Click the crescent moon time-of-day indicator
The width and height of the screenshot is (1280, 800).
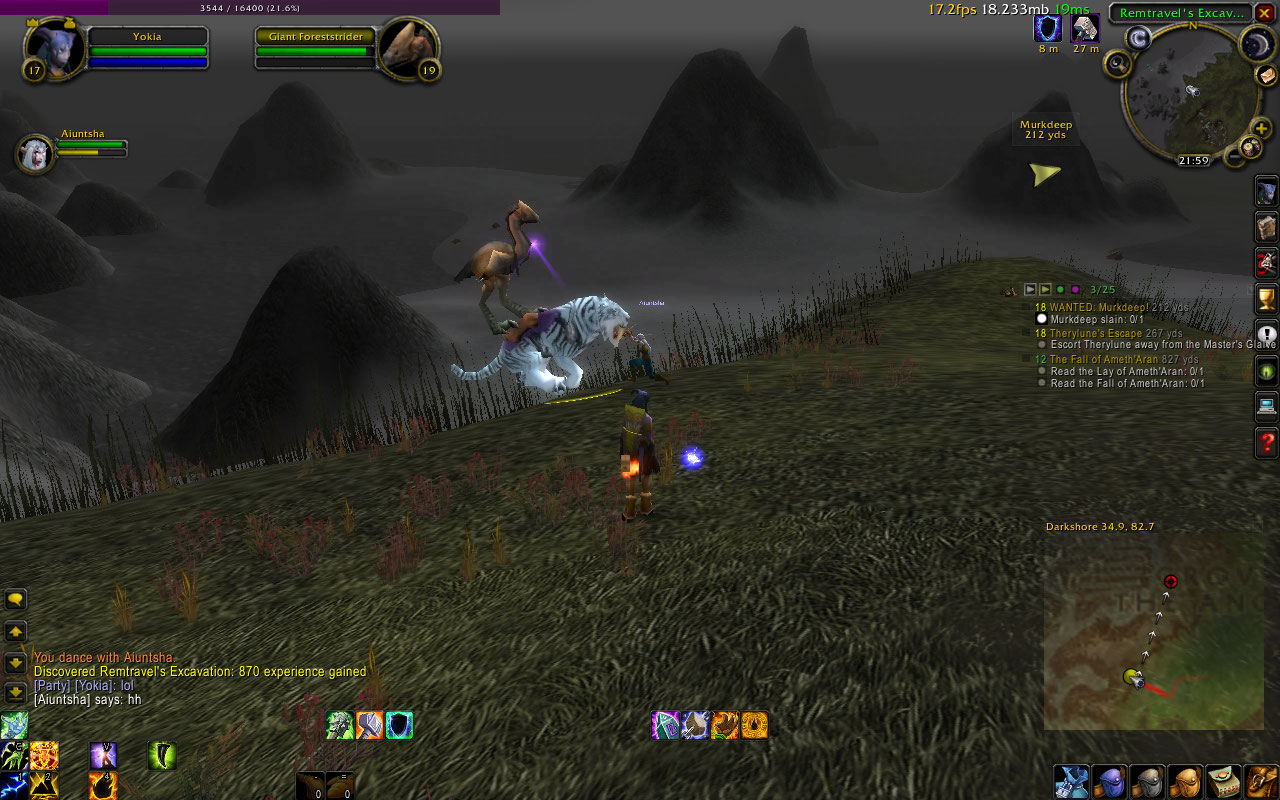[x=1256, y=42]
